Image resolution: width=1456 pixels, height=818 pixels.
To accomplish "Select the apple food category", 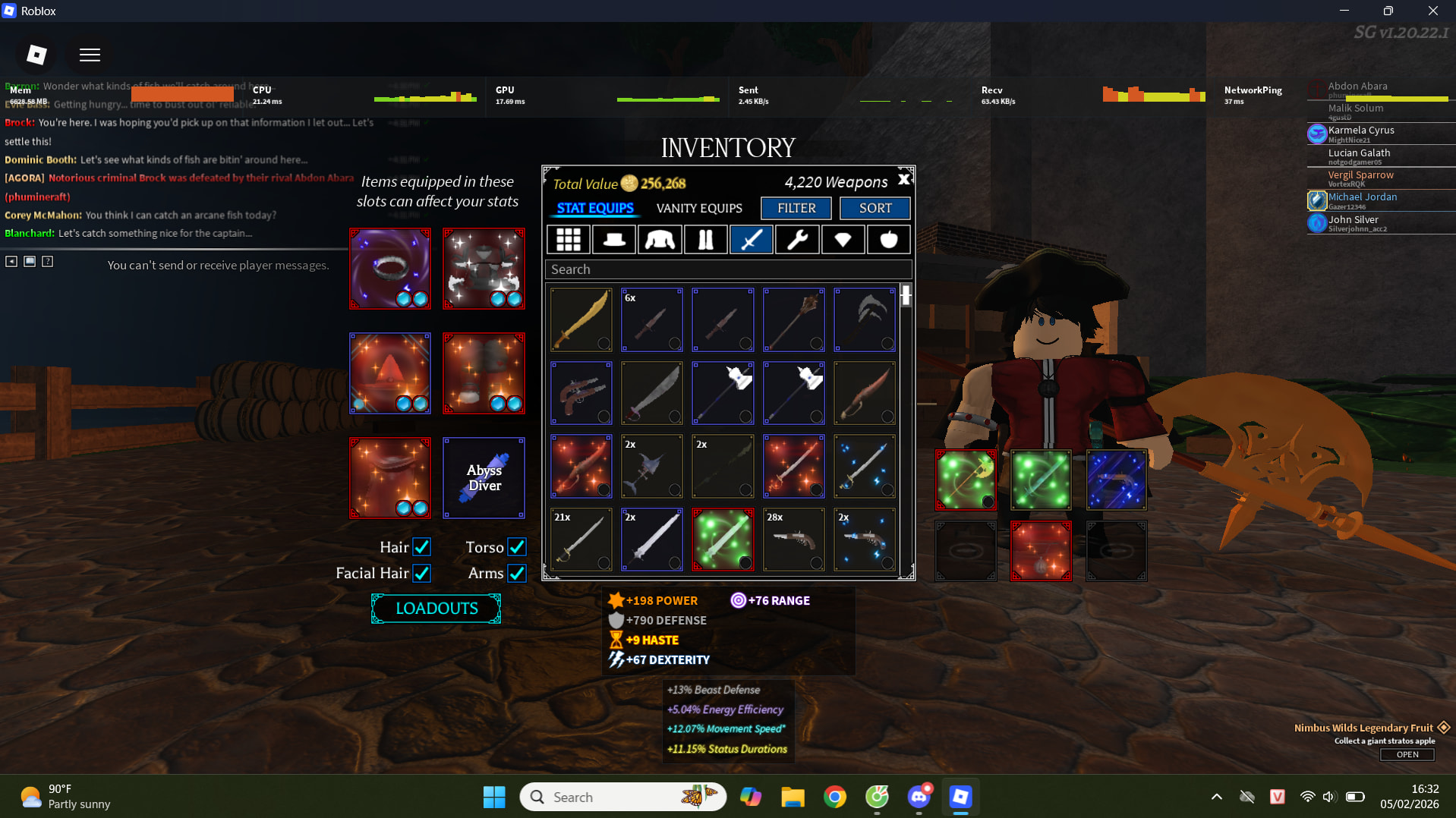I will (888, 240).
